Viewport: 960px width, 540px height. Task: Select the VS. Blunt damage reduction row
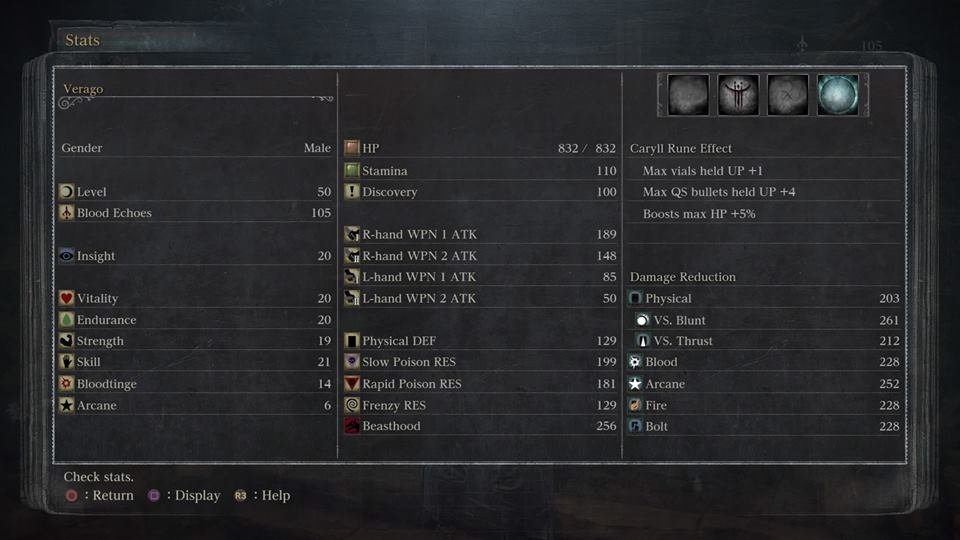765,320
